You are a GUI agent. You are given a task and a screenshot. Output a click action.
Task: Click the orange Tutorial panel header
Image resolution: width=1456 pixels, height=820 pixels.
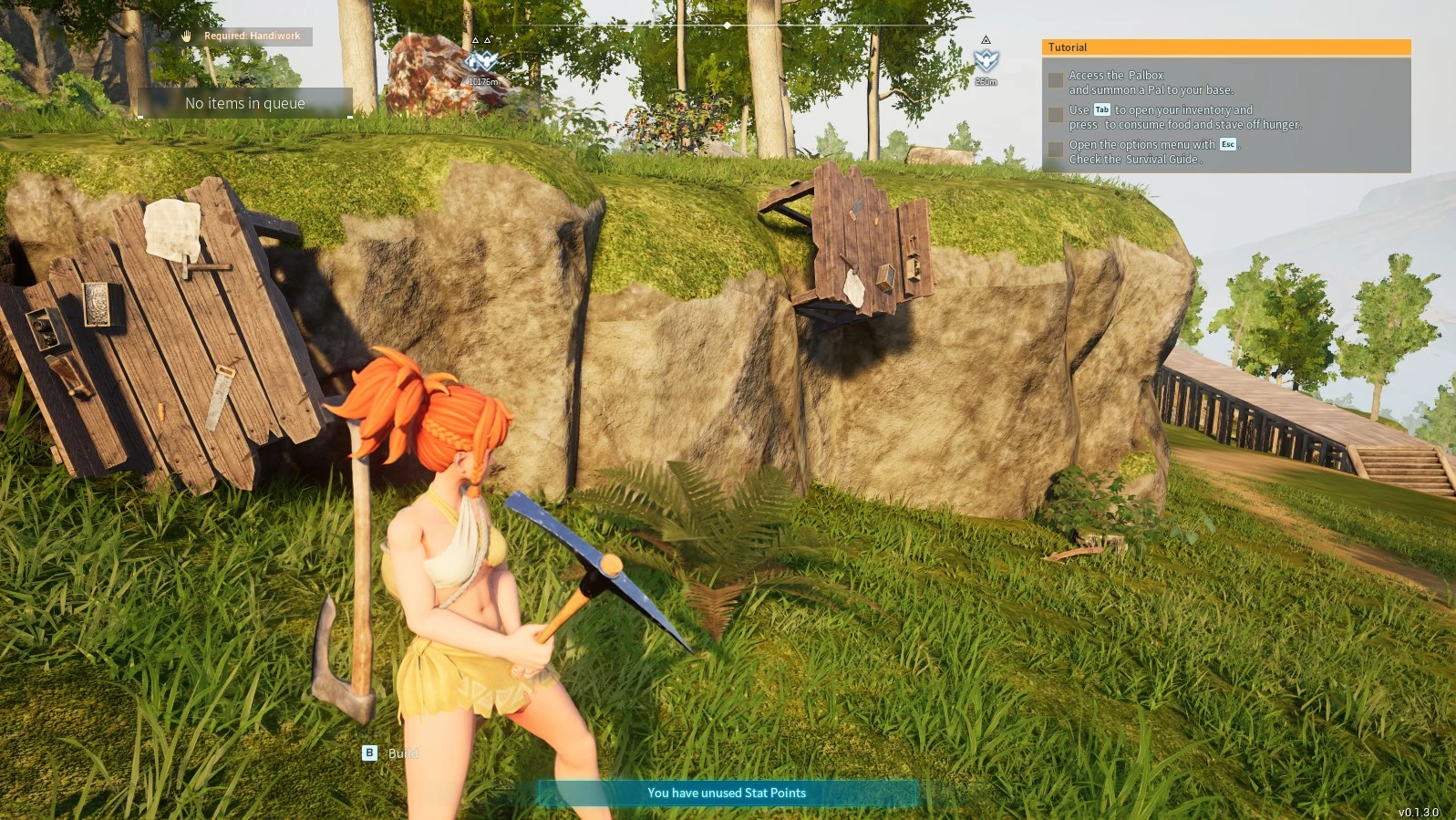coord(1225,47)
